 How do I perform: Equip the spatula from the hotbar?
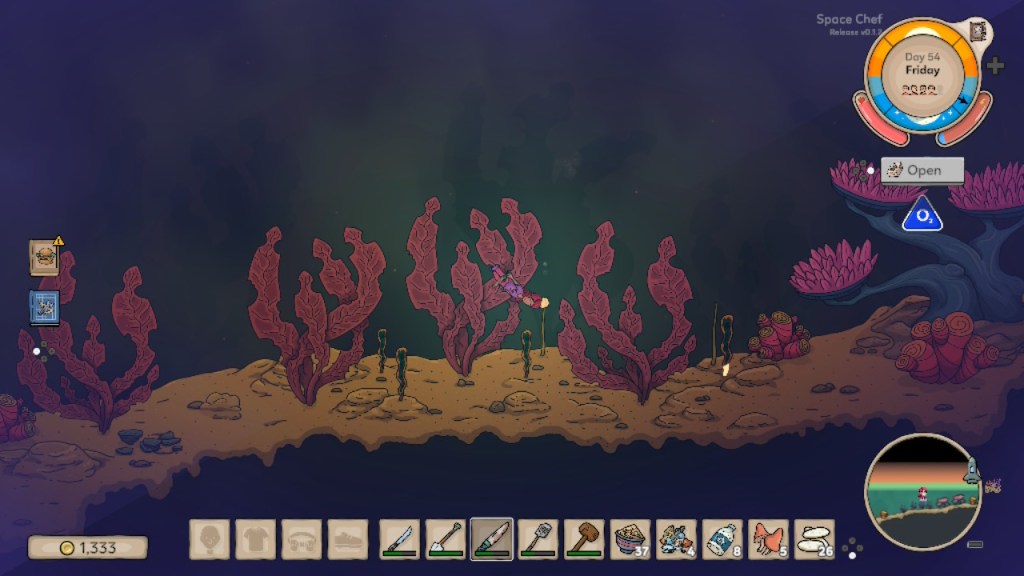click(538, 540)
